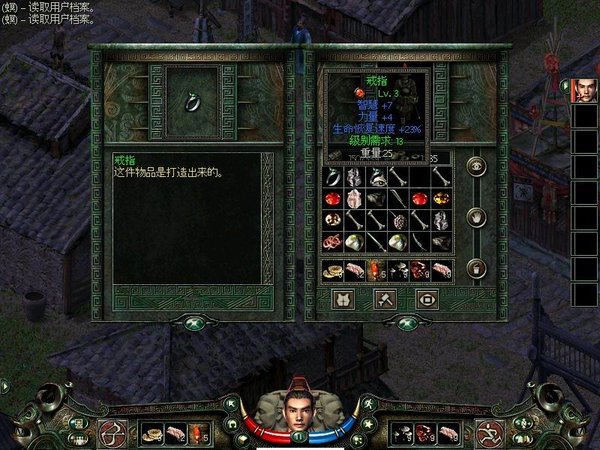Select the ring in the forging slot
This screenshot has height=450, width=600.
tap(187, 99)
